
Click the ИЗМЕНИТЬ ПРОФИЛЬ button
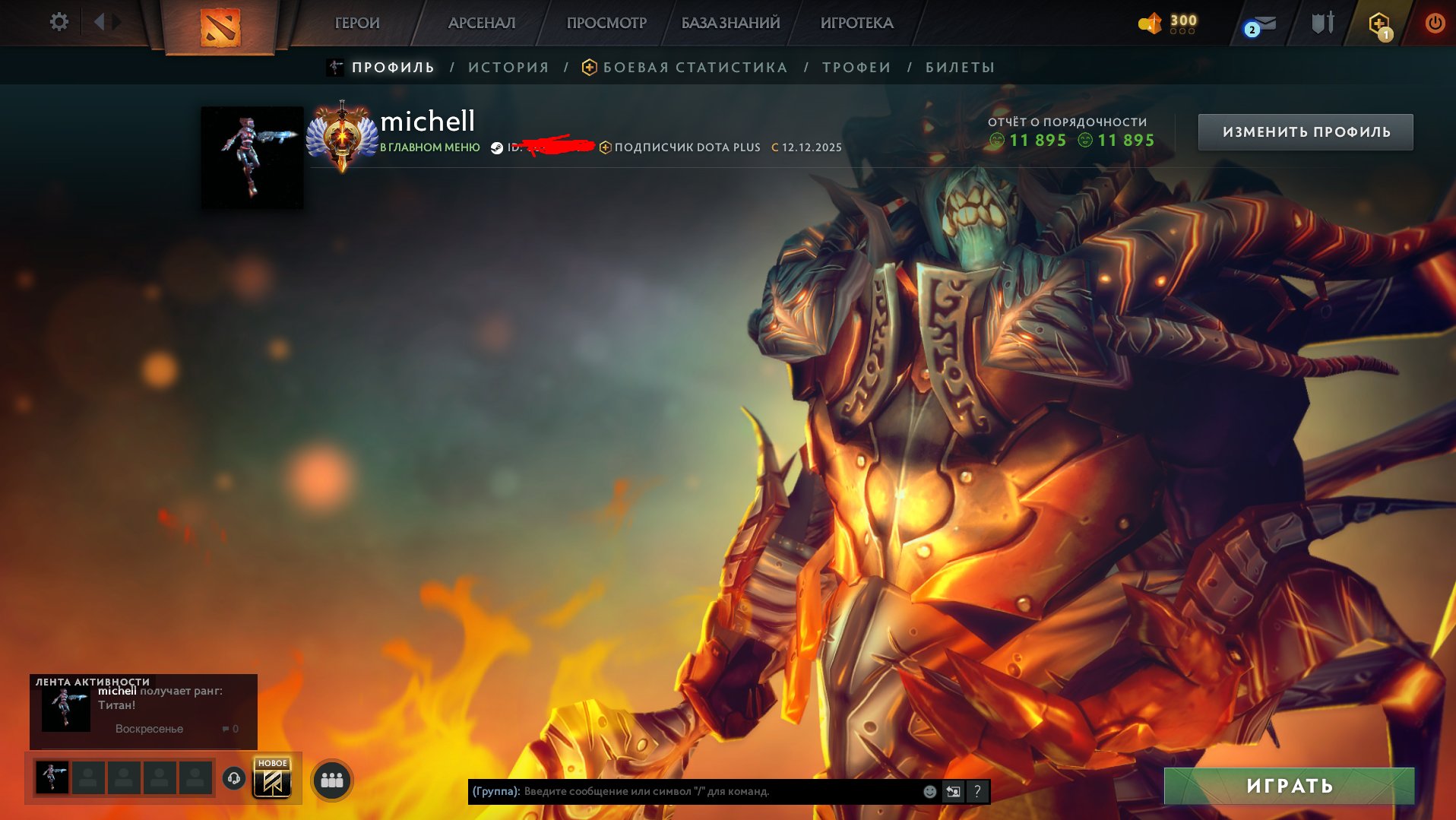(x=1306, y=131)
